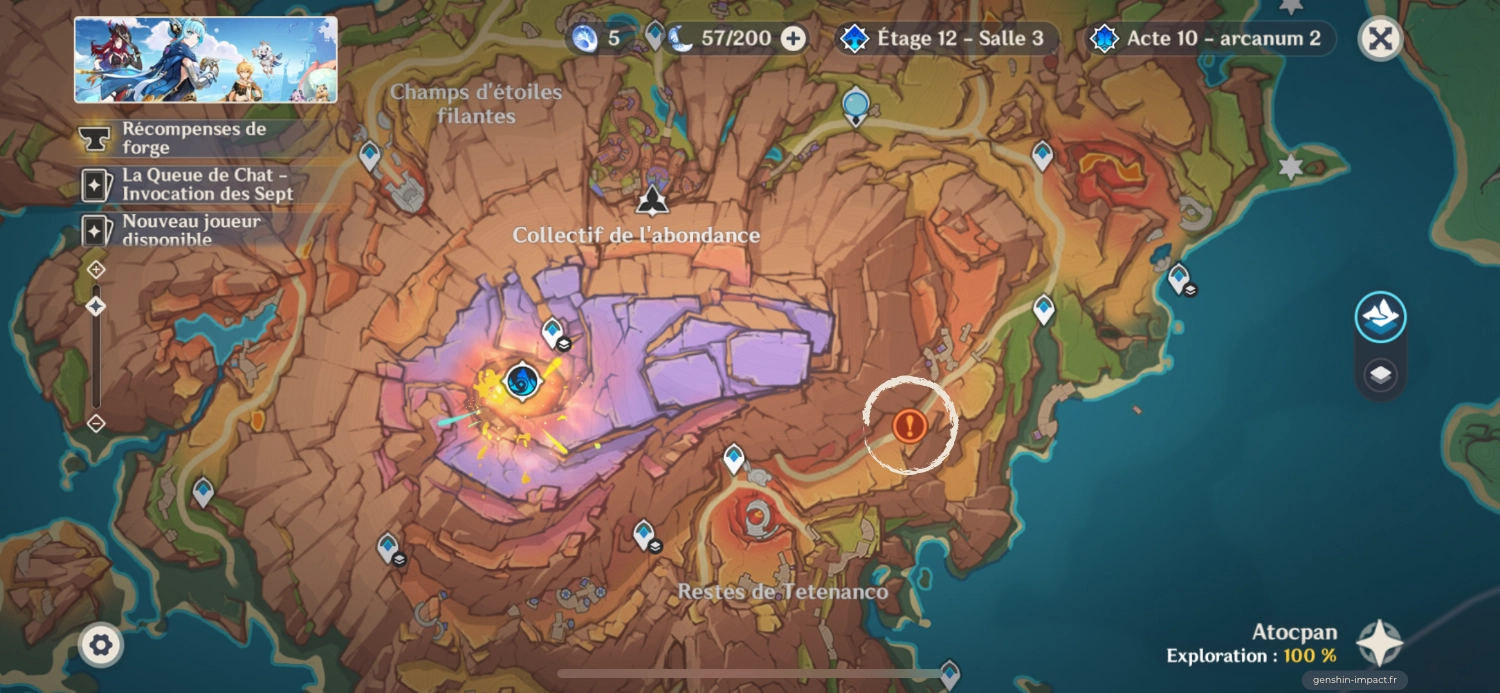Open the event banner thumbnail
The width and height of the screenshot is (1500, 693).
click(x=206, y=59)
